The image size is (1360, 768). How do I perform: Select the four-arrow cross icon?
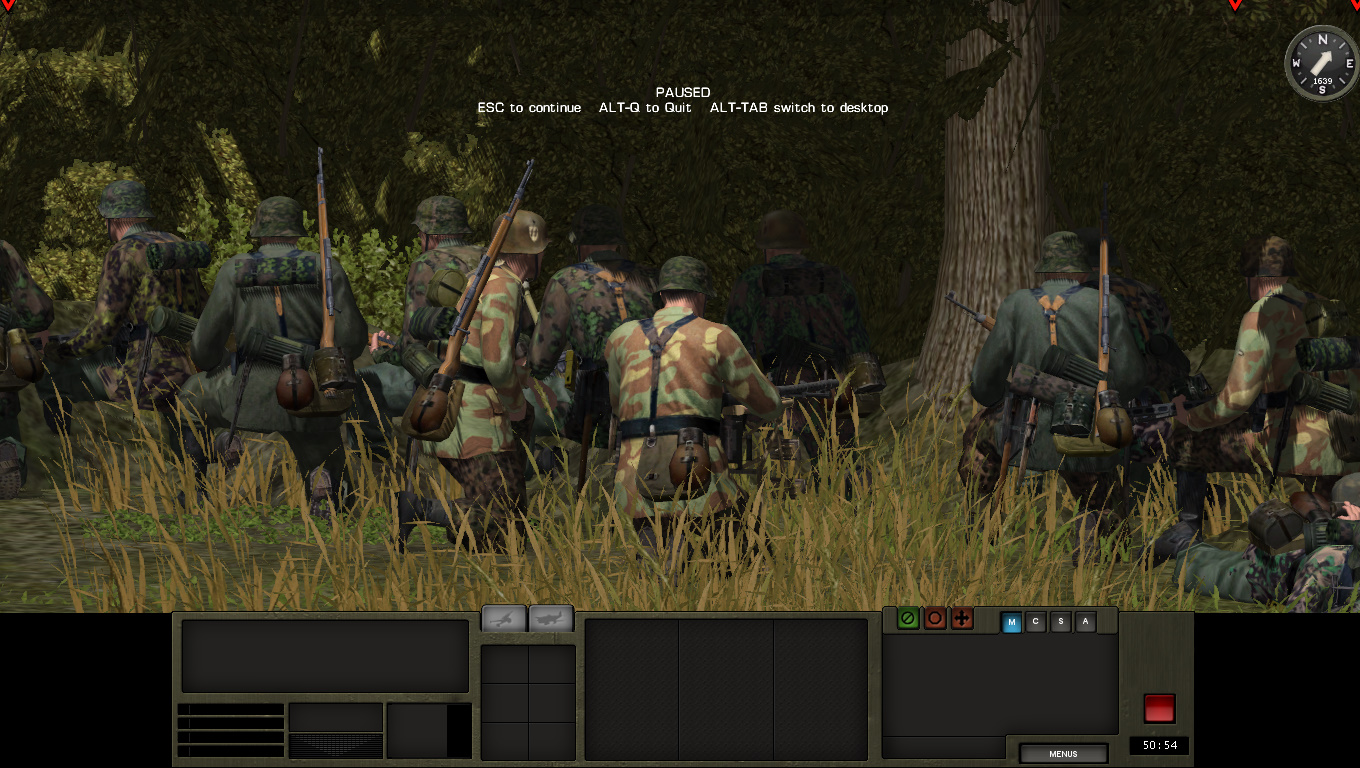pyautogui.click(x=962, y=618)
